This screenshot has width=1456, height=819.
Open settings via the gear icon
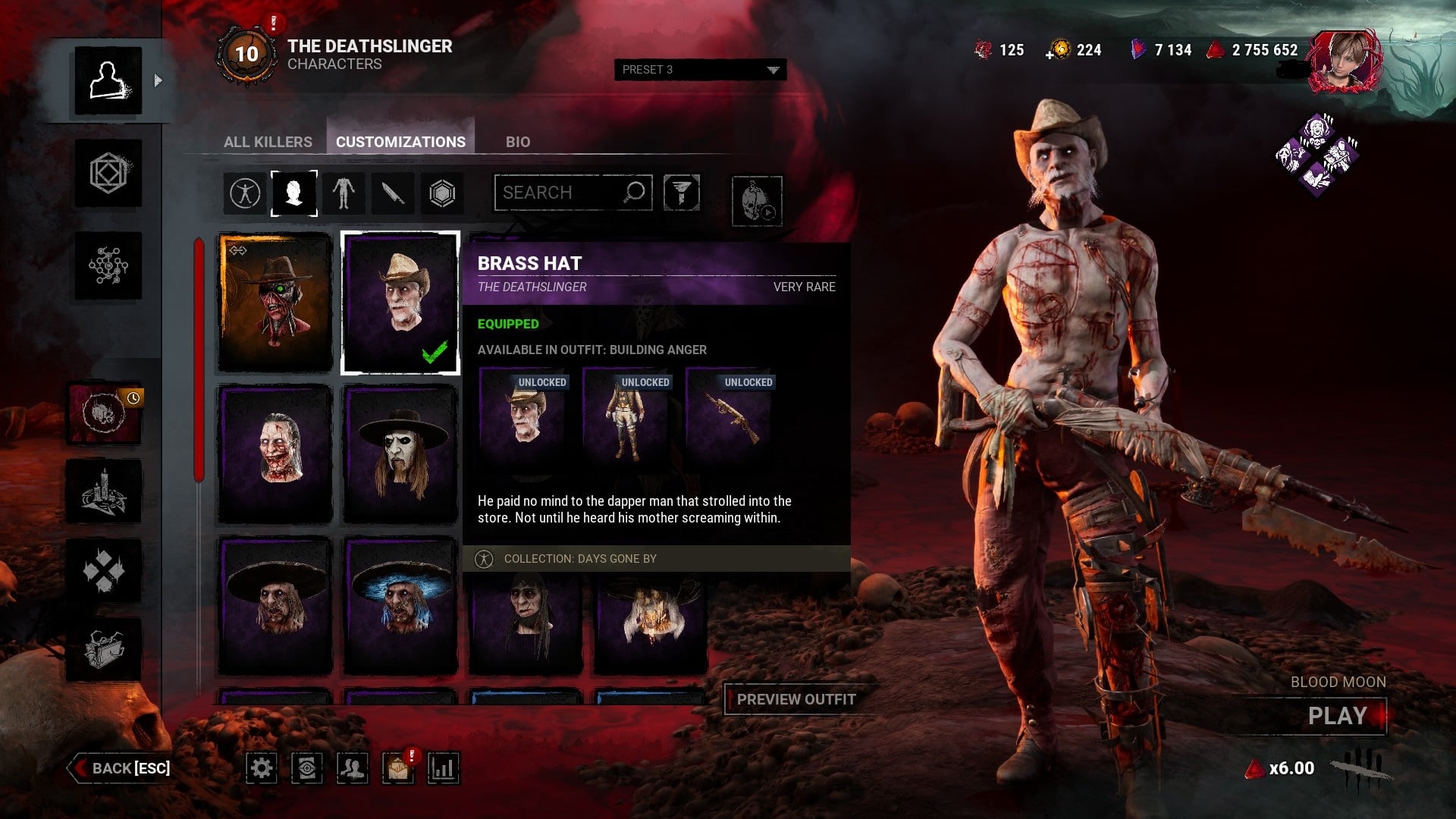262,768
